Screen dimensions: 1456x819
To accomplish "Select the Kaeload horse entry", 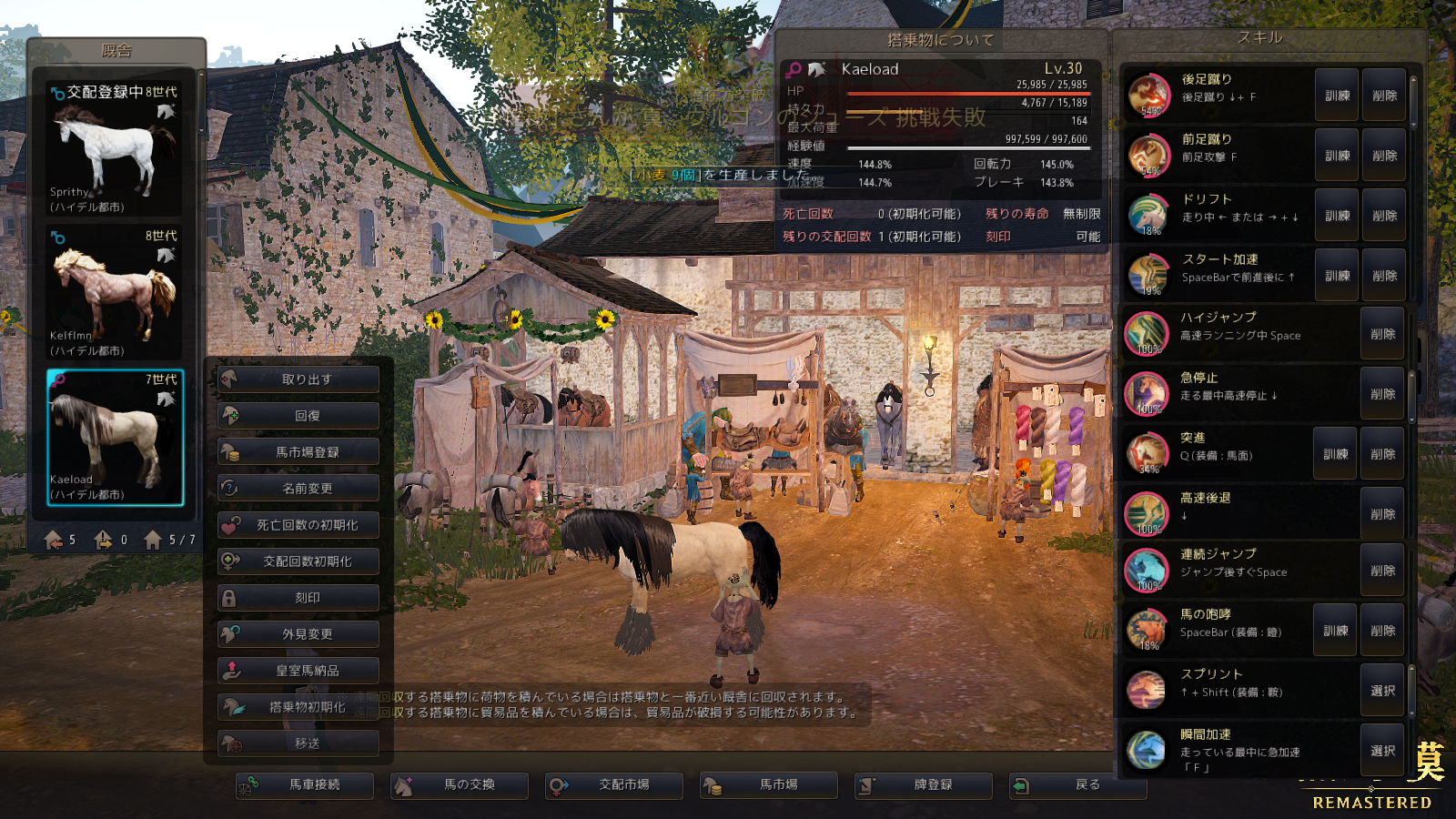I will click(x=115, y=437).
